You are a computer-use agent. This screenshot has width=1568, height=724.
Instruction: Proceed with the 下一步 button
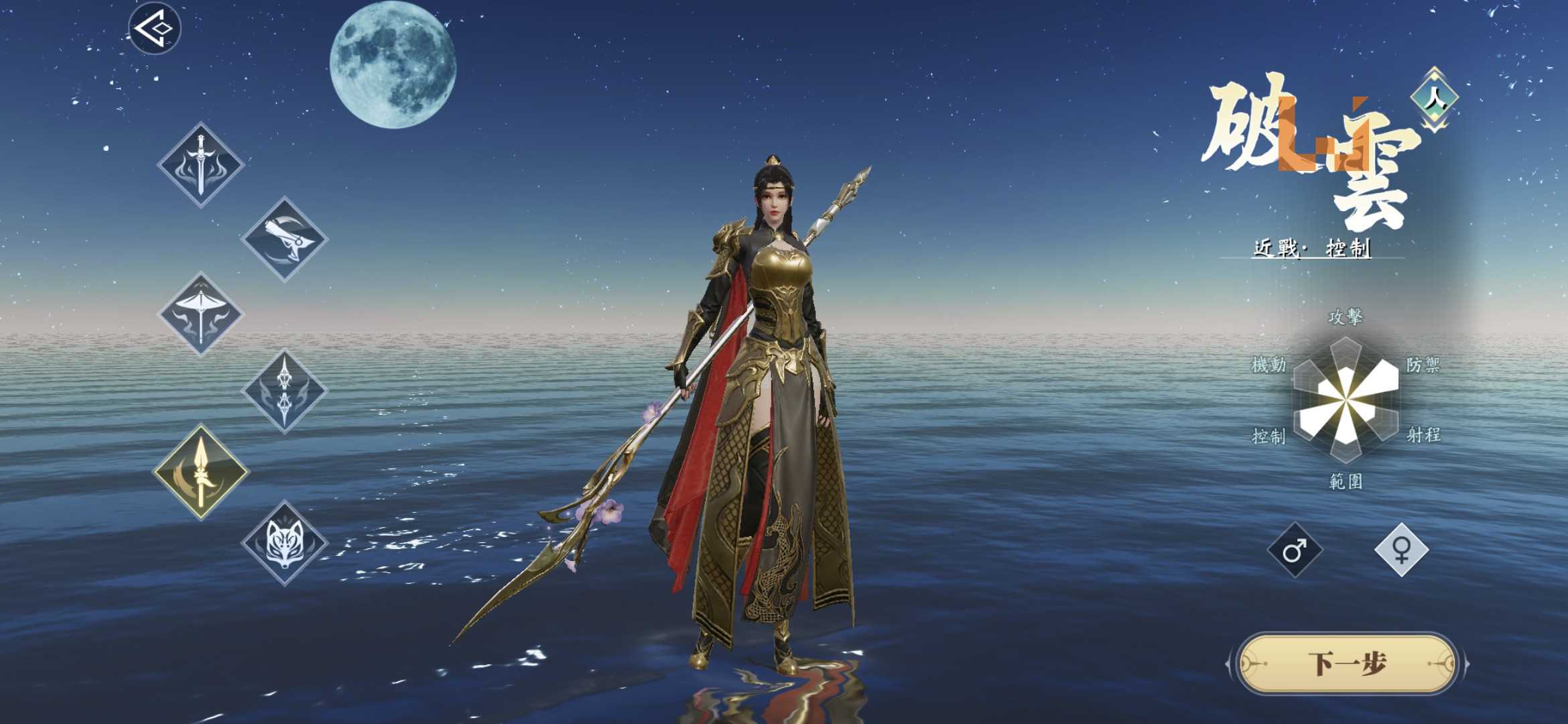[1347, 664]
